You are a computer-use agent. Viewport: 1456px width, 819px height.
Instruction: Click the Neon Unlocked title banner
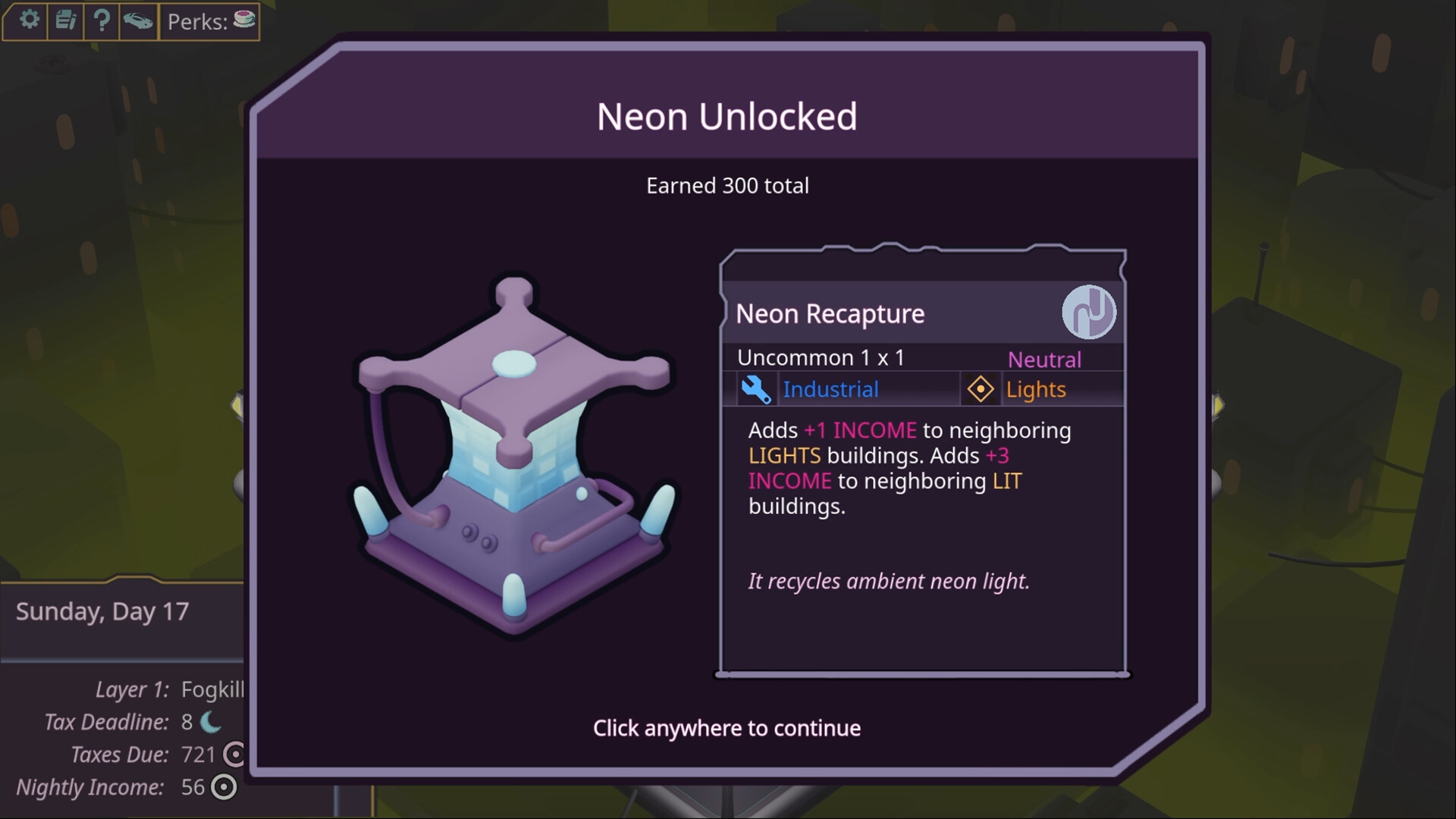(726, 116)
